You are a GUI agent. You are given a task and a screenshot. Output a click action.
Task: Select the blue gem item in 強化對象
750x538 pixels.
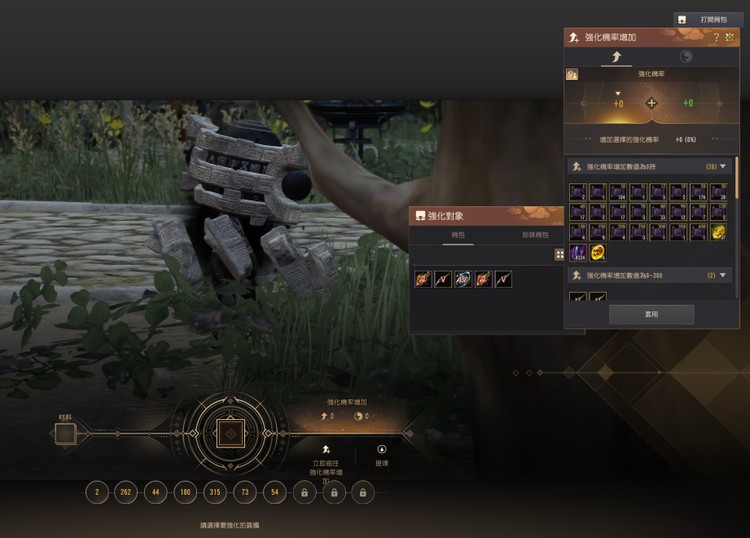pos(463,279)
